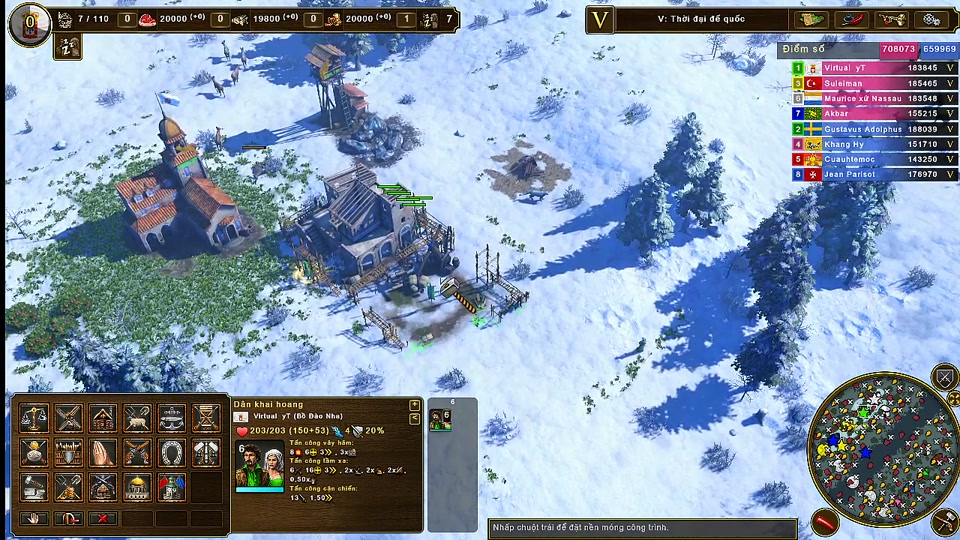Choose the golden-domed capitol building icon

click(x=137, y=486)
